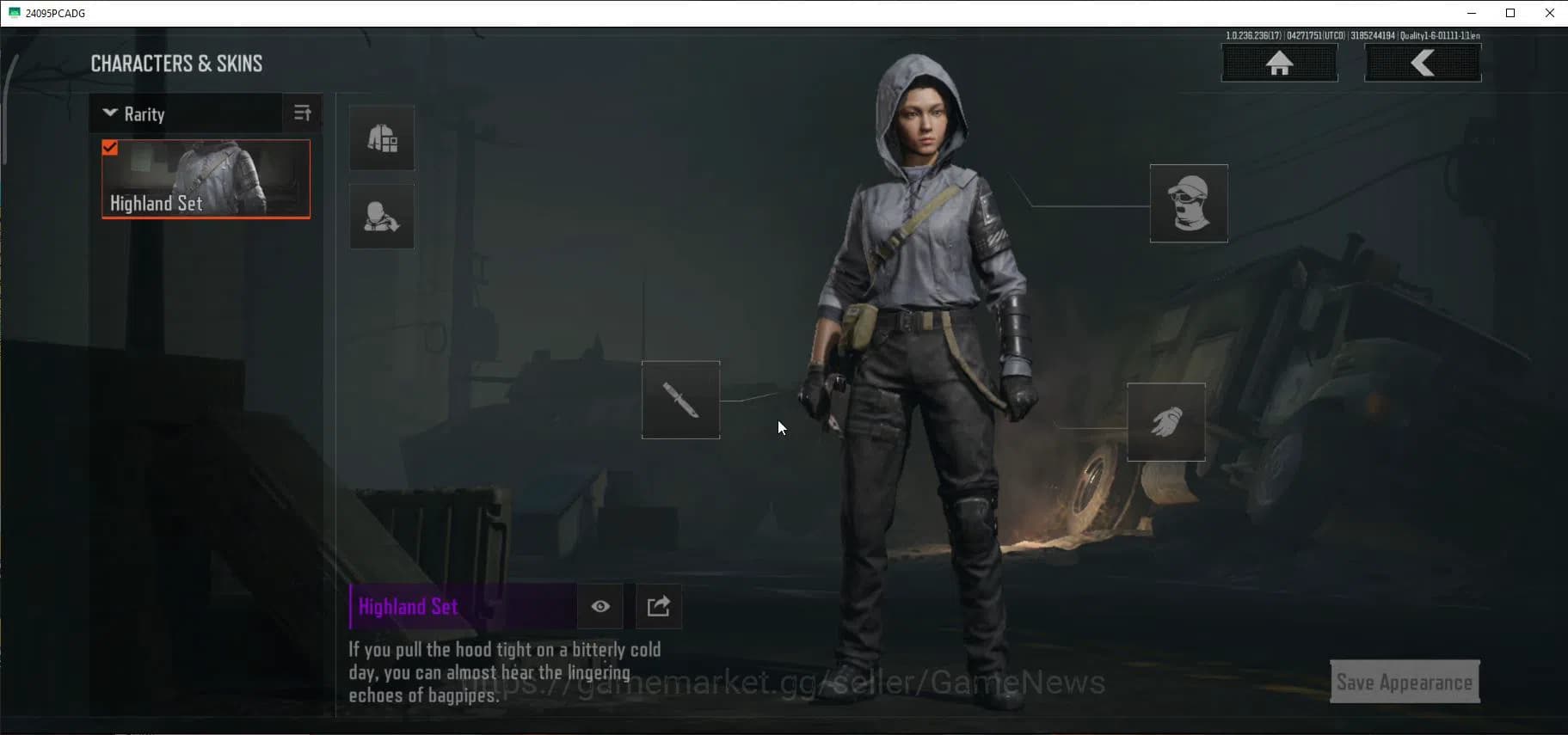Toggle the eye preview for Highland Set

[x=600, y=606]
